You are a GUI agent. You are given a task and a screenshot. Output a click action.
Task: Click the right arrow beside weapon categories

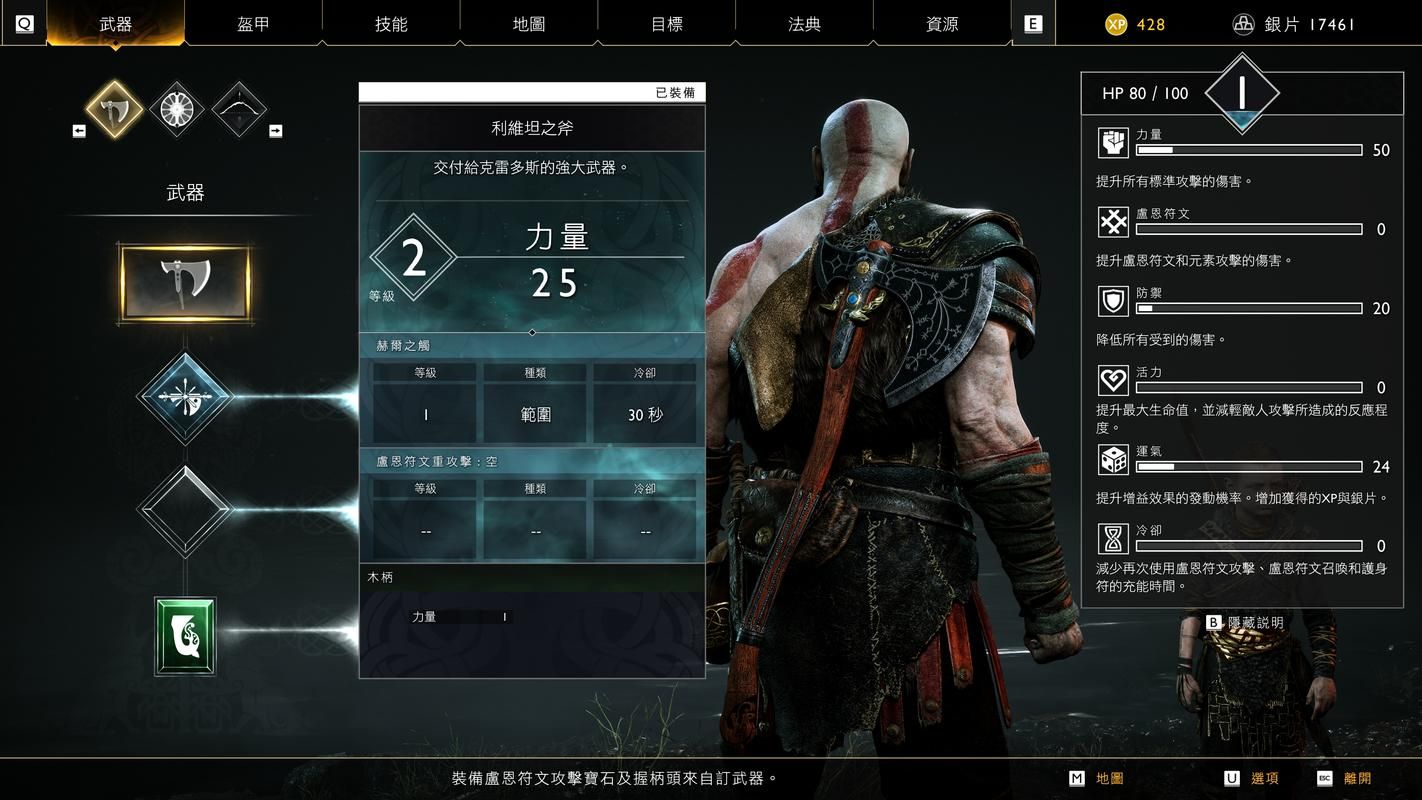click(275, 131)
